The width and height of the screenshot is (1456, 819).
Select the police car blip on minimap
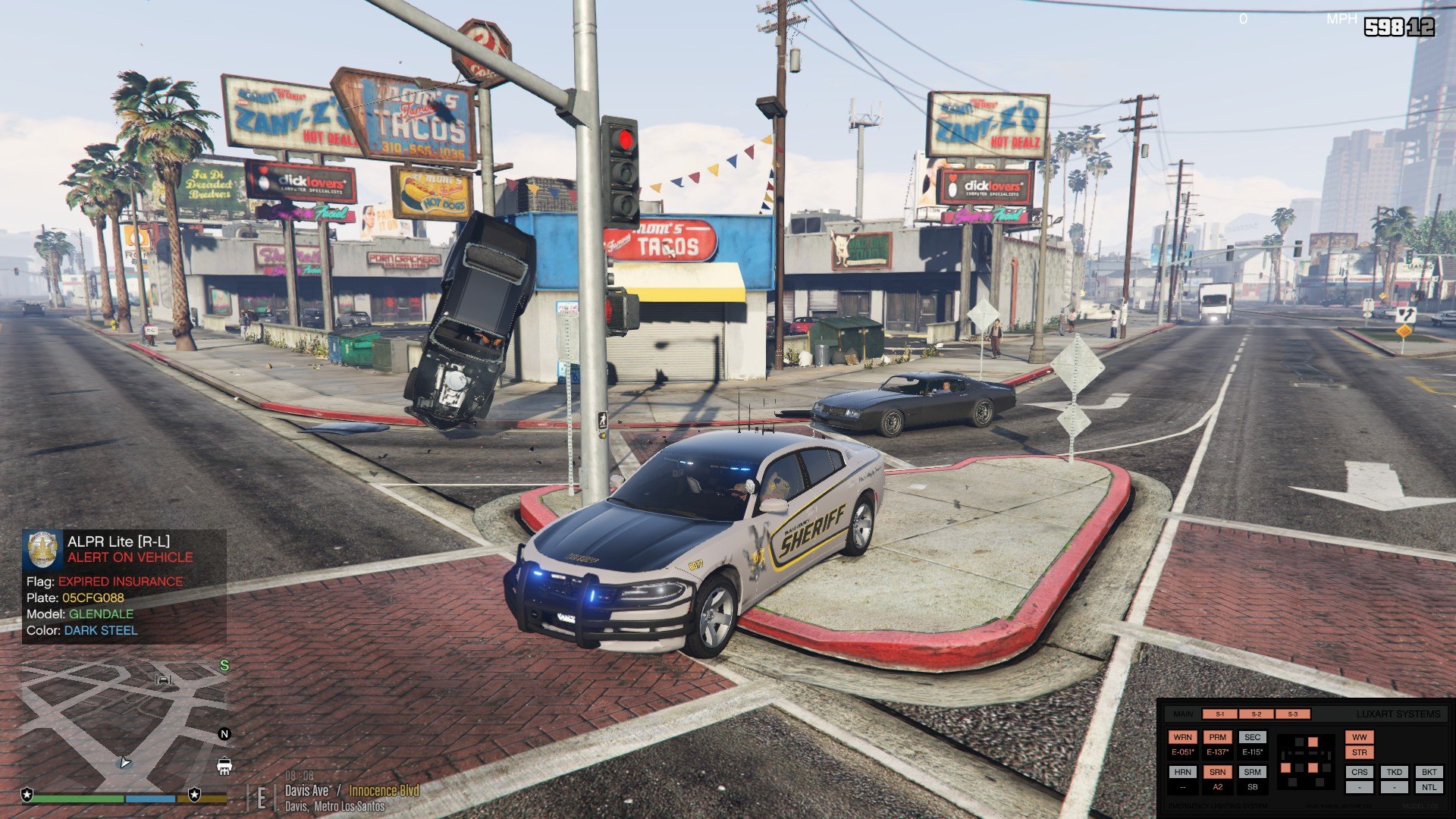point(224,765)
